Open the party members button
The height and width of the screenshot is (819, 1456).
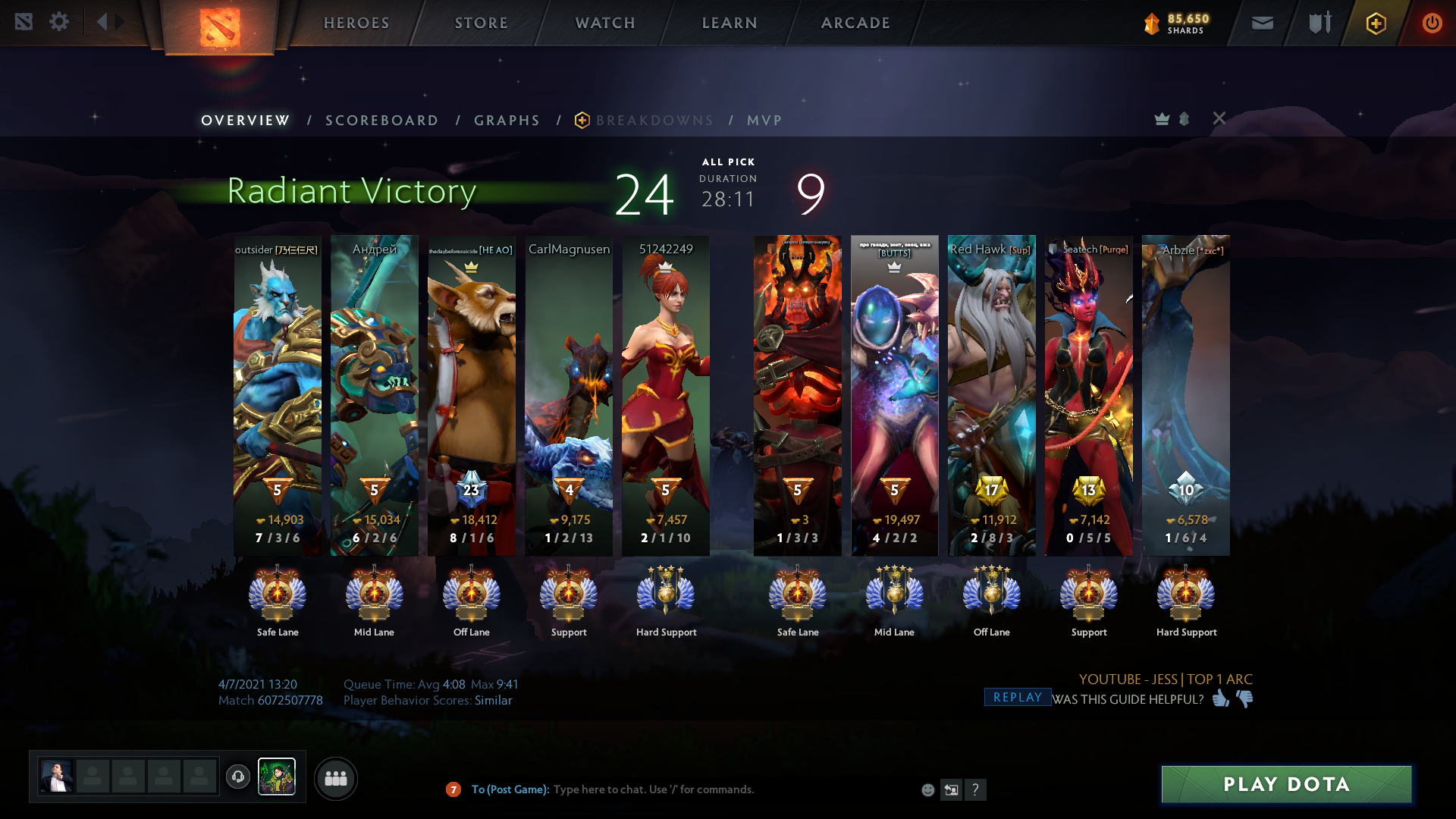coord(335,778)
